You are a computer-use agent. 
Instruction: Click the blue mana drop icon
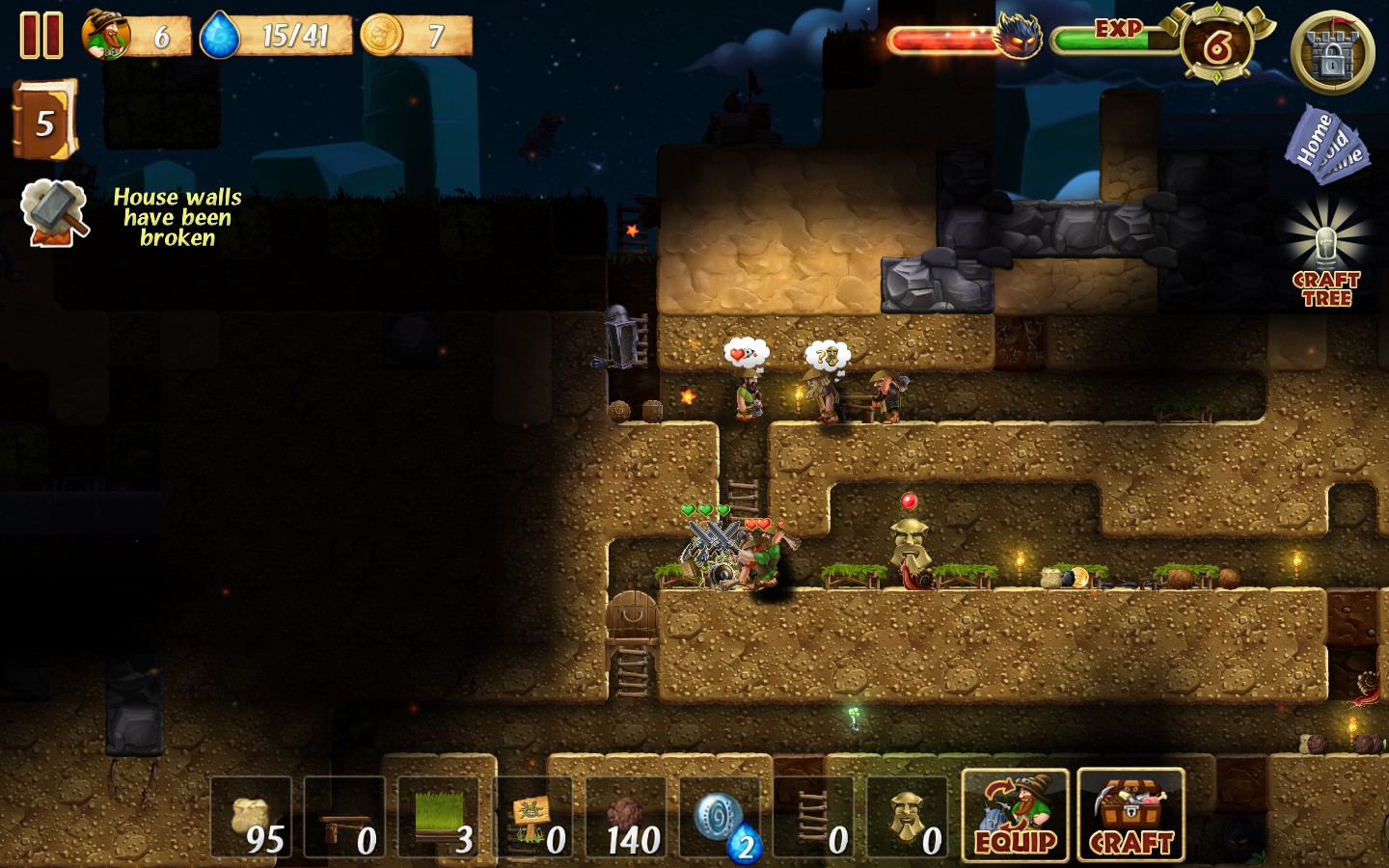click(220, 36)
